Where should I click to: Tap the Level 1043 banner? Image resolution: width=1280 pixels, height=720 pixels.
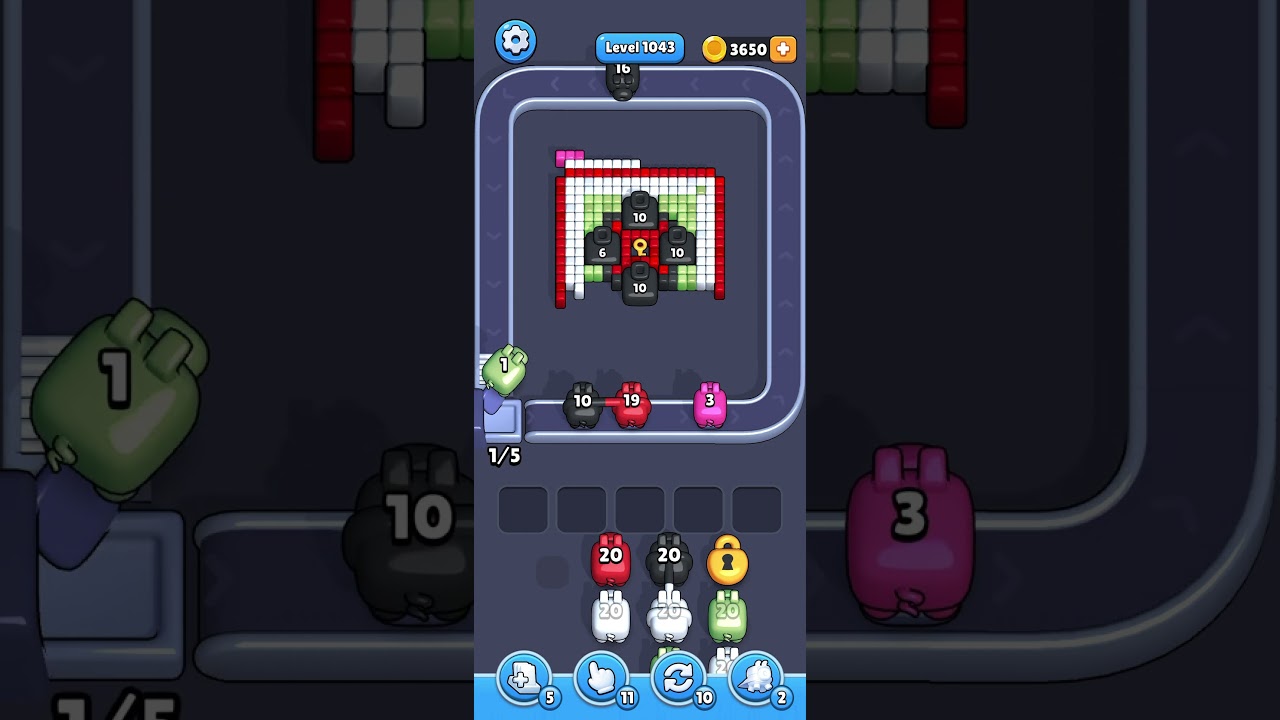[x=639, y=46]
